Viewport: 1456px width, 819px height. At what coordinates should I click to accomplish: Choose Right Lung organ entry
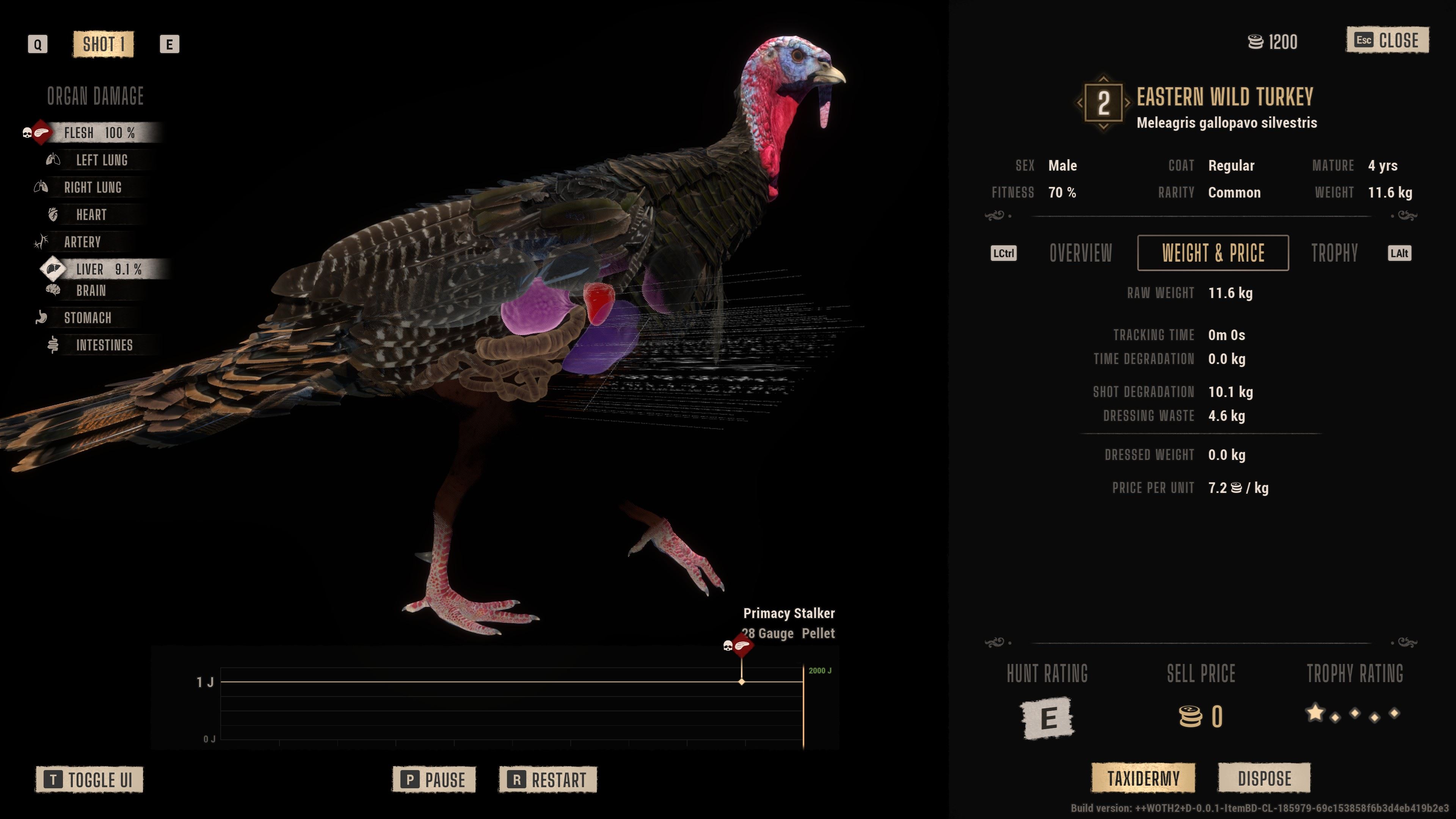pos(93,188)
